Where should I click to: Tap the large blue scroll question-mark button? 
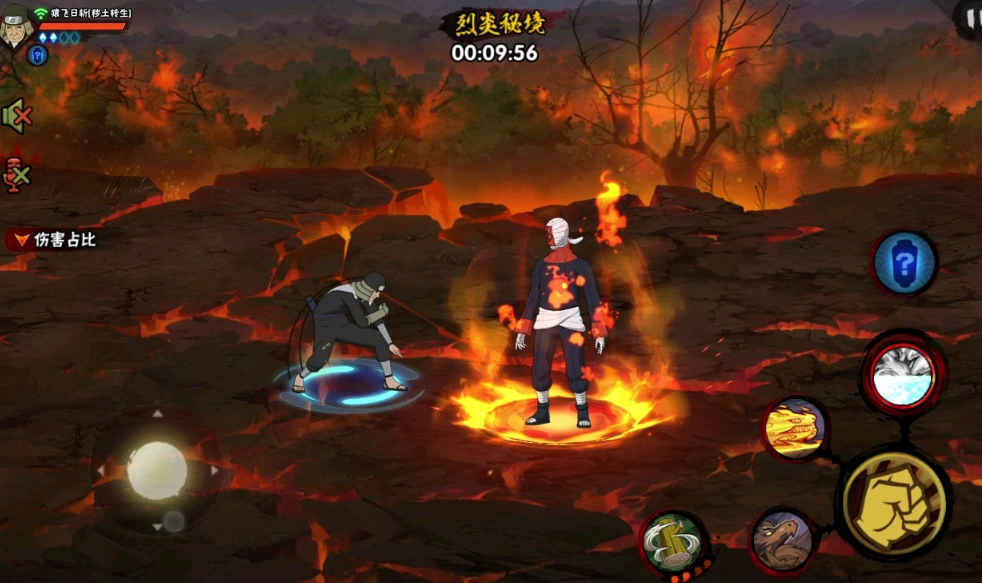pos(904,263)
